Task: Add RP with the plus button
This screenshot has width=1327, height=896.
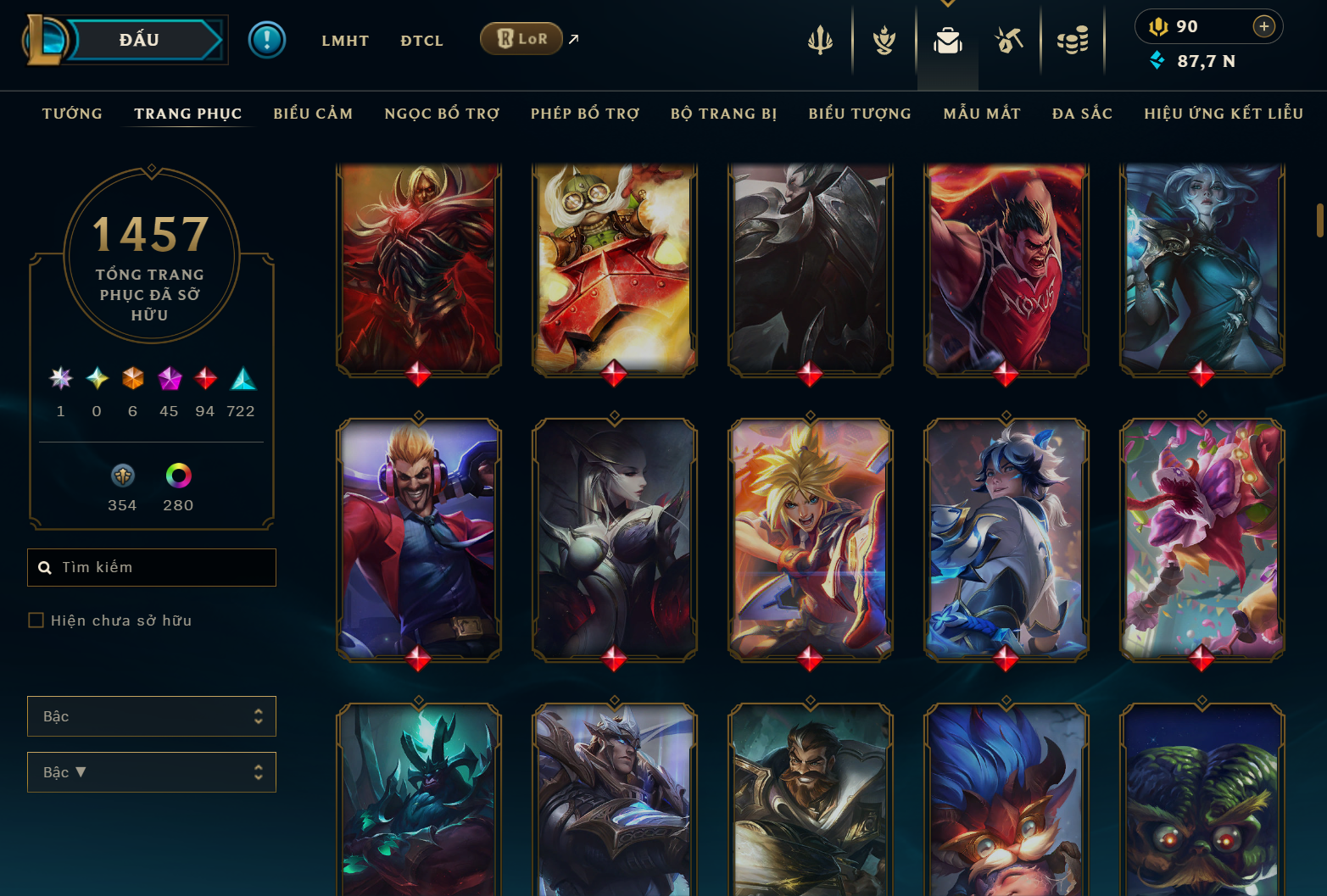Action: tap(1263, 26)
